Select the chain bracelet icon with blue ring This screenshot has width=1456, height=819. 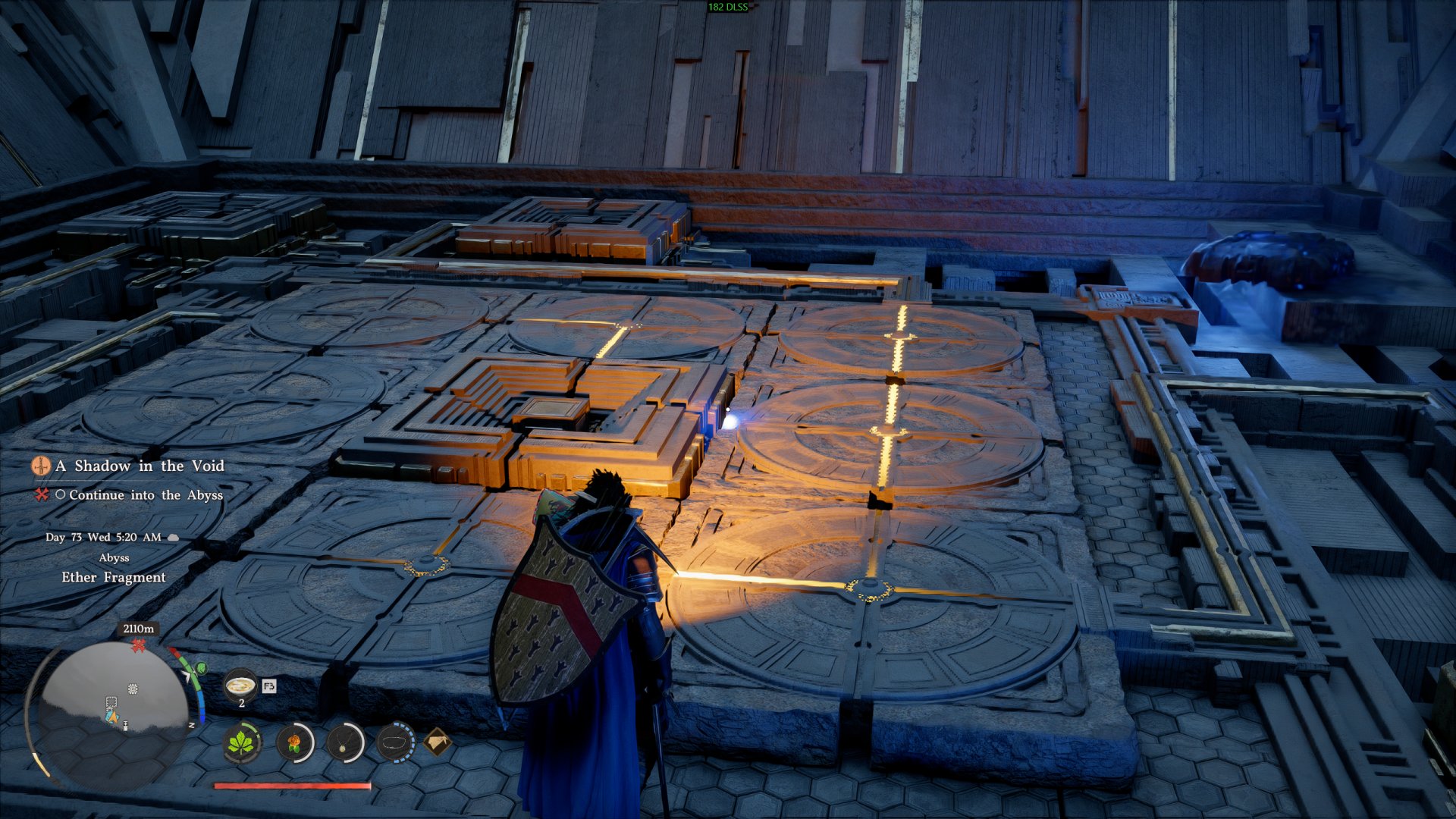[395, 742]
